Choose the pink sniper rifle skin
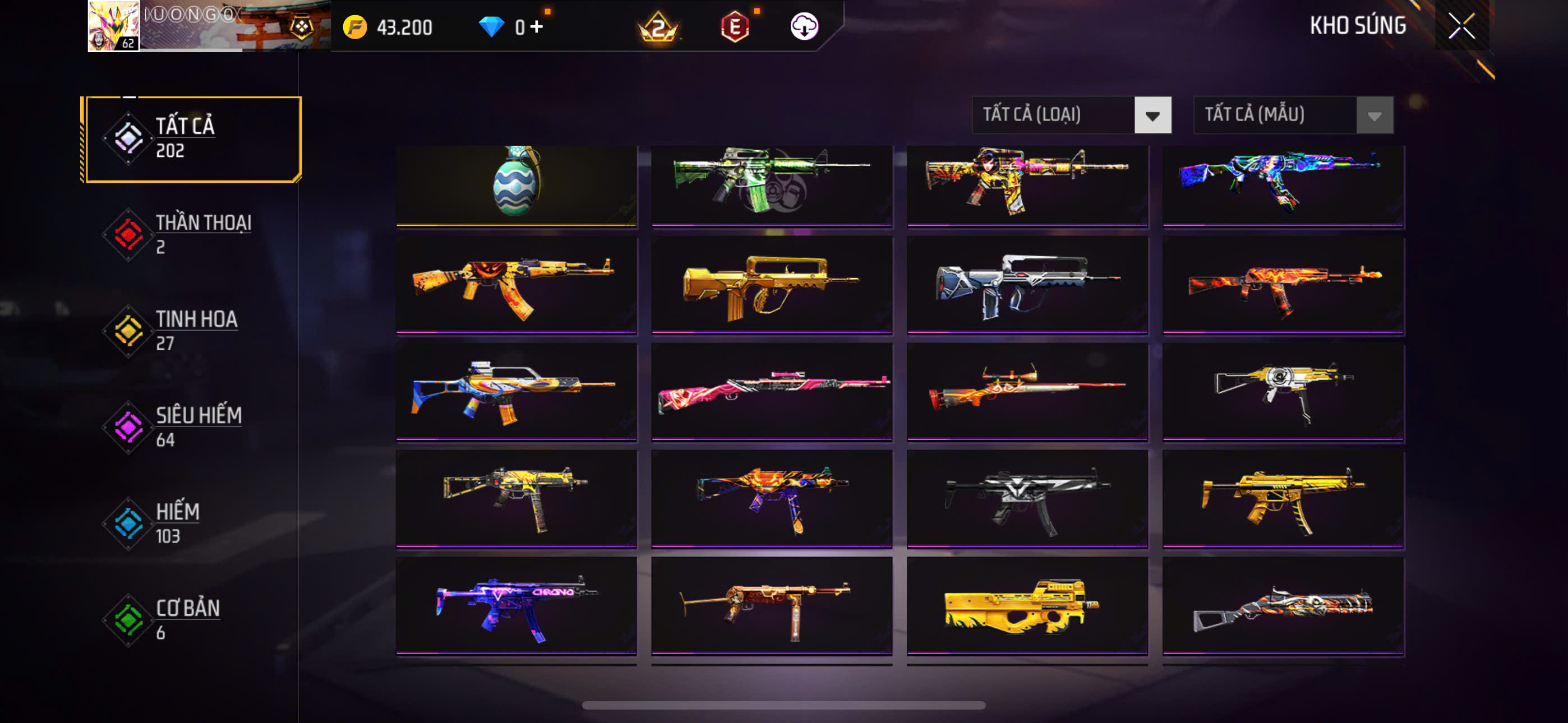Screen dimensions: 1568x723 (x=771, y=391)
